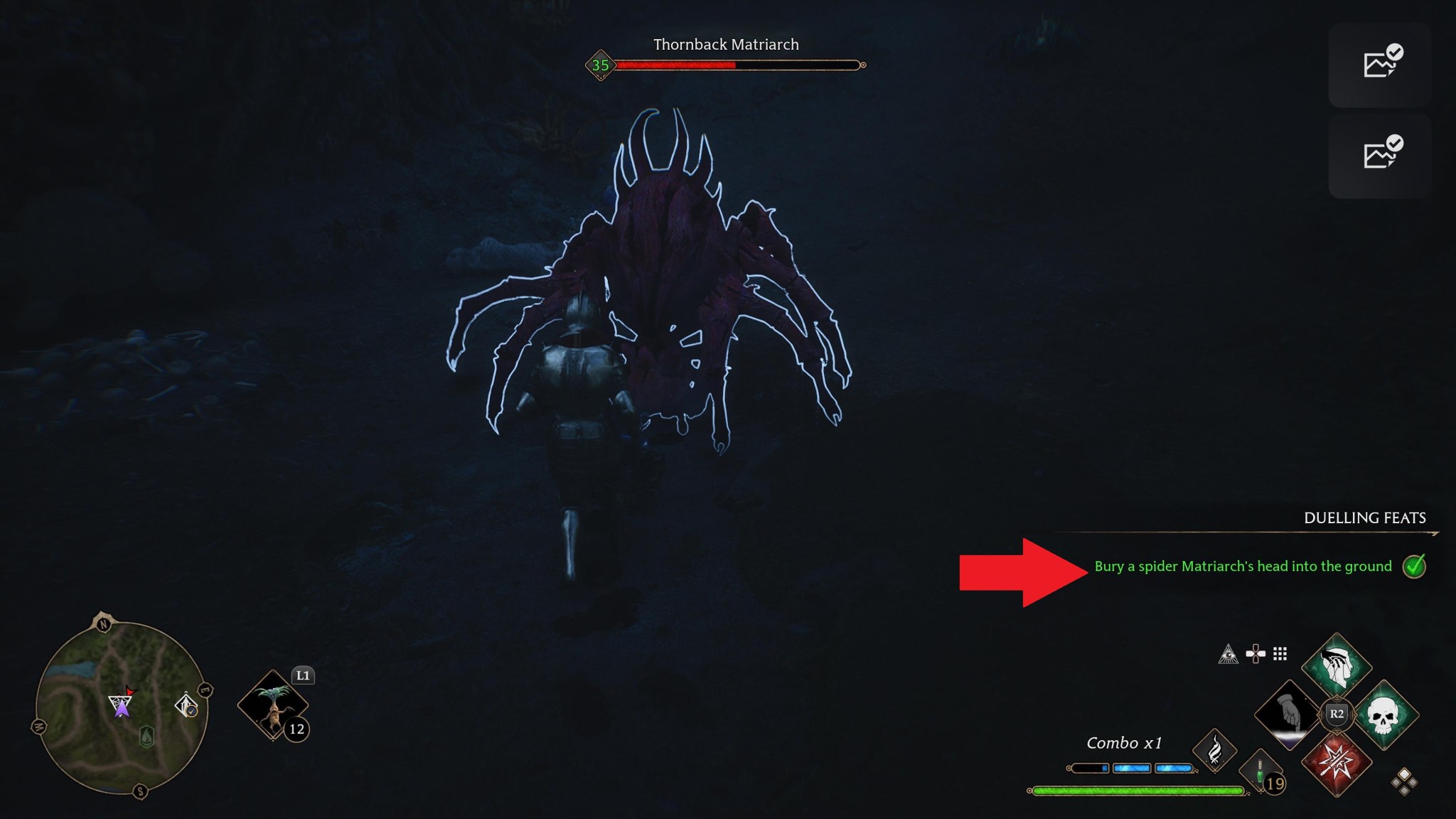The image size is (1456, 819).
Task: Toggle the d-pad spell set indicator
Action: (x=1256, y=653)
